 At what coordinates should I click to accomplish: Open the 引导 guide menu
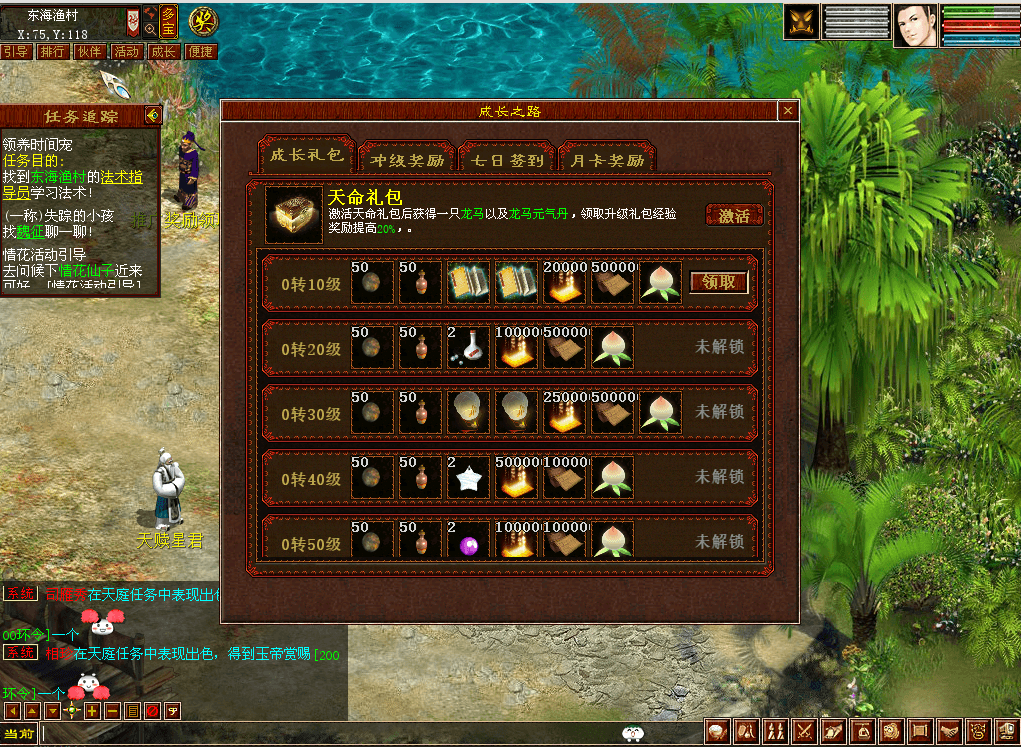tap(15, 51)
